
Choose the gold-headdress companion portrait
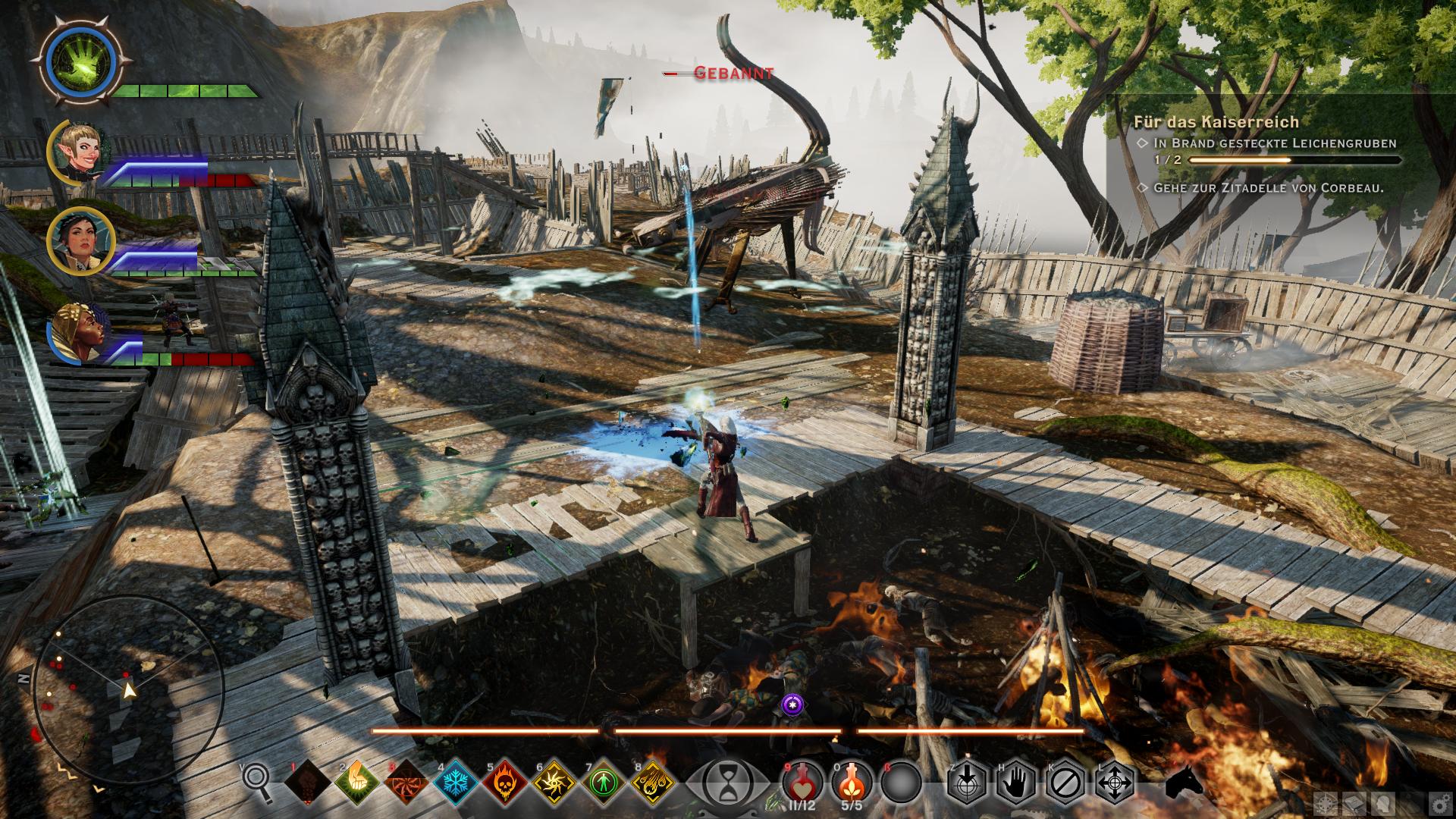point(76,331)
